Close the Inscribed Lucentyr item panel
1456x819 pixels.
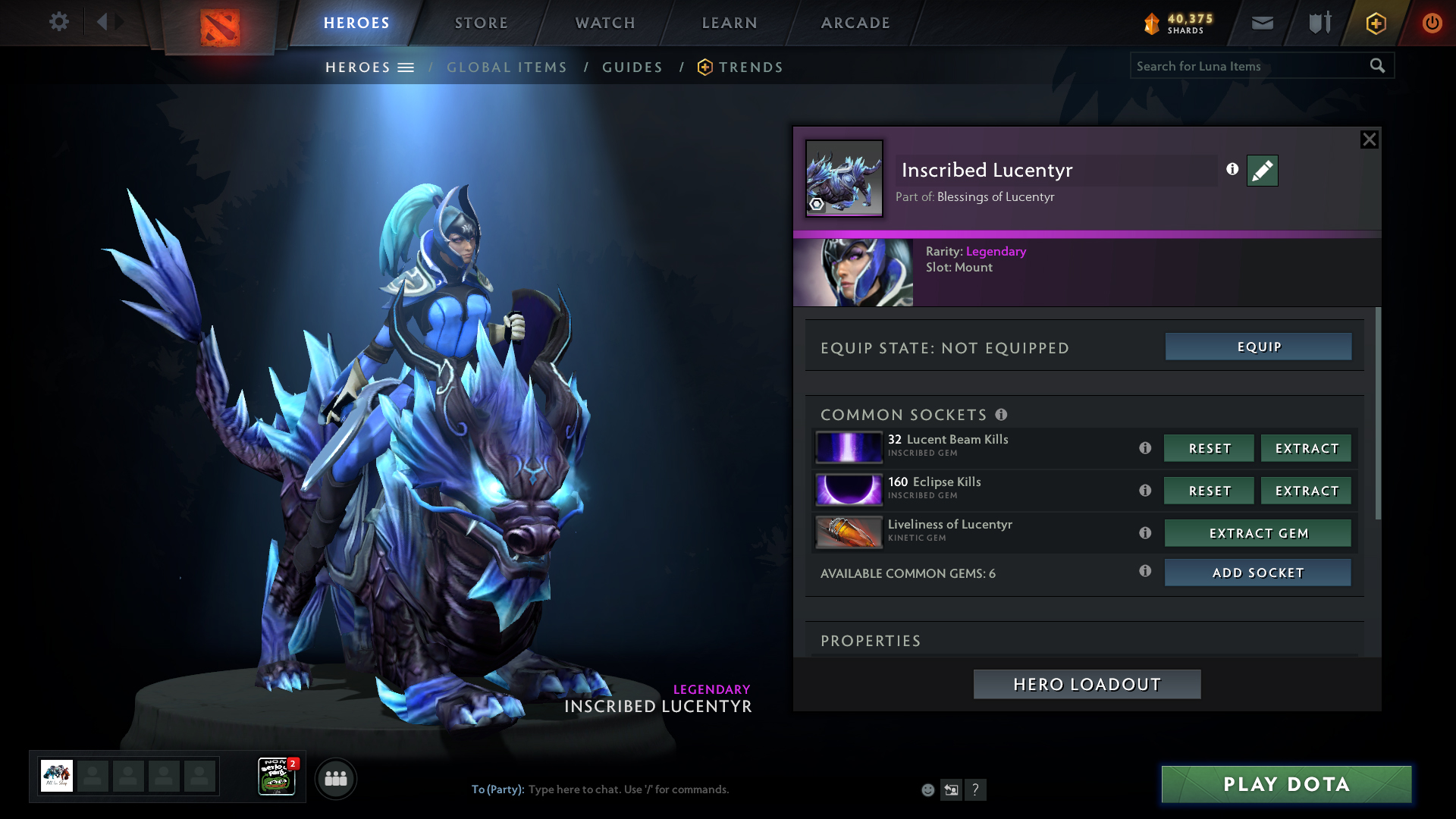click(1369, 140)
